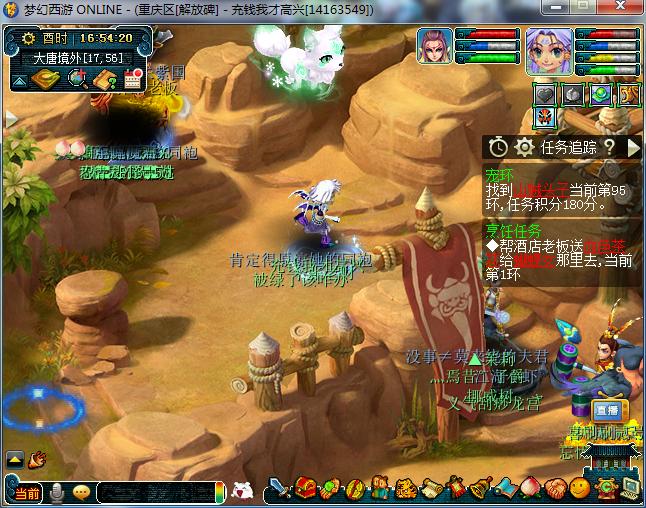Collapse the 任务追踪 panel with the arrow
Screen dimensions: 646x508
click(632, 147)
